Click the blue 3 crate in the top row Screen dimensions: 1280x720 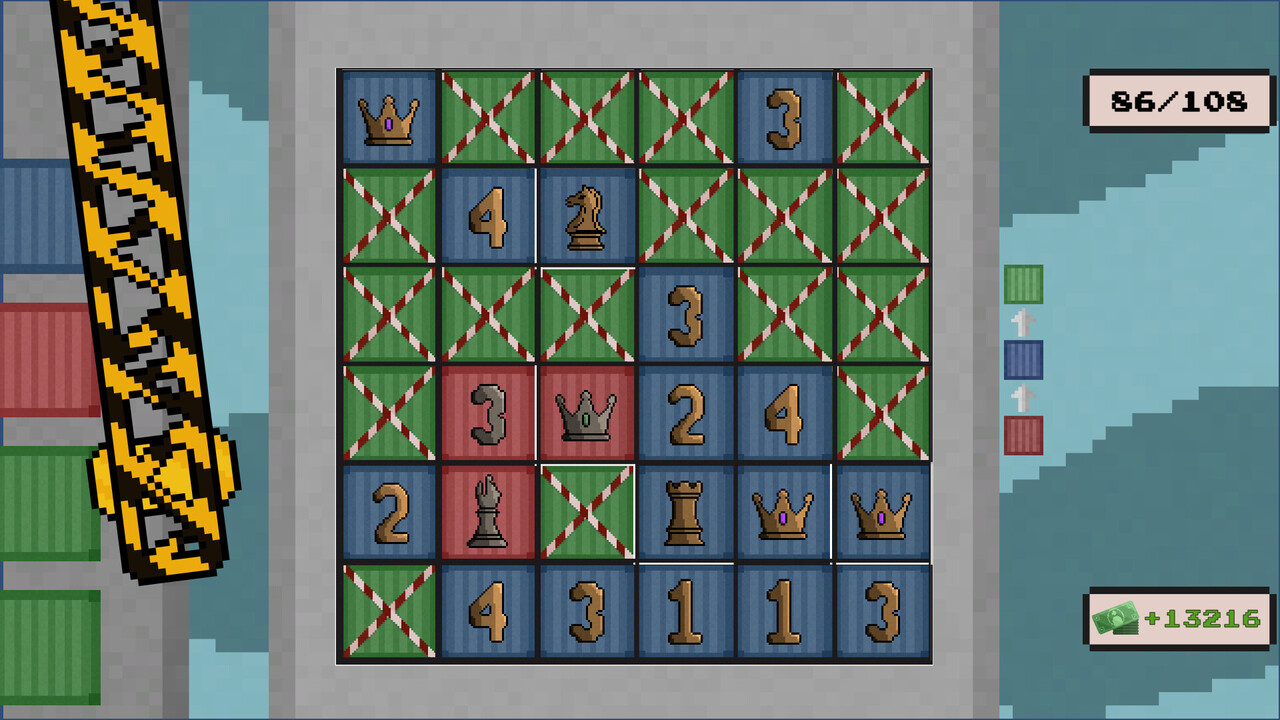[x=783, y=116]
